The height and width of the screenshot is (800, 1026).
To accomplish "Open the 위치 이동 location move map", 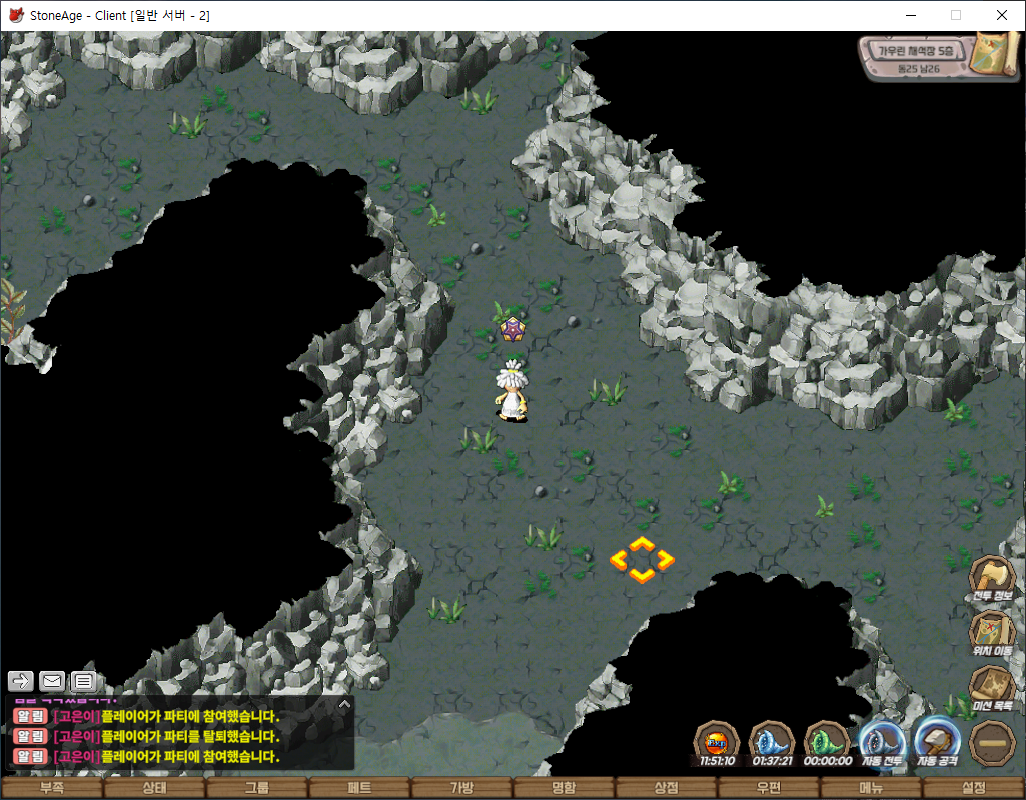I will pyautogui.click(x=992, y=634).
